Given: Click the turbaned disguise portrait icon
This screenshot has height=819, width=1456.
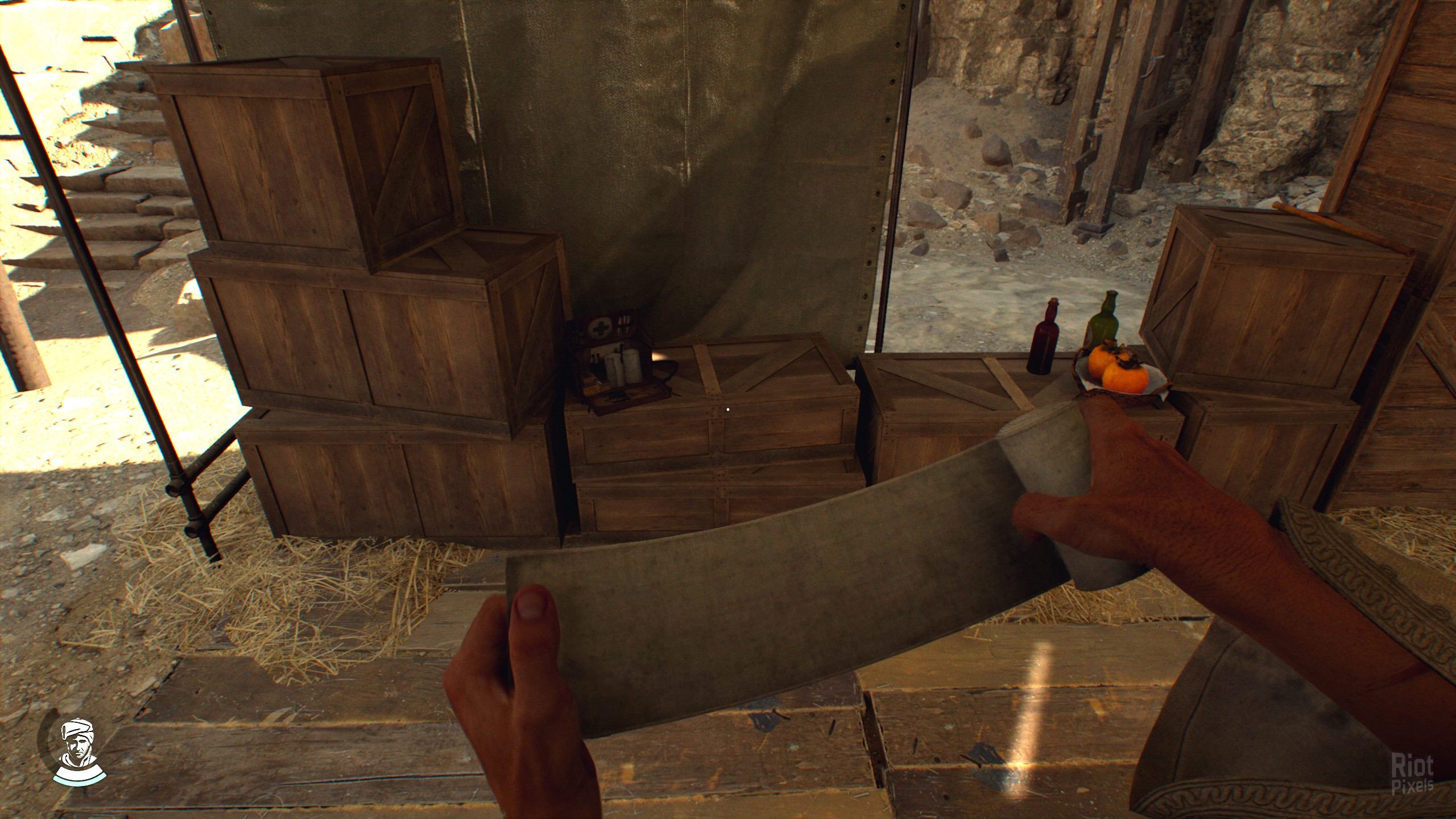Looking at the screenshot, I should click(78, 750).
